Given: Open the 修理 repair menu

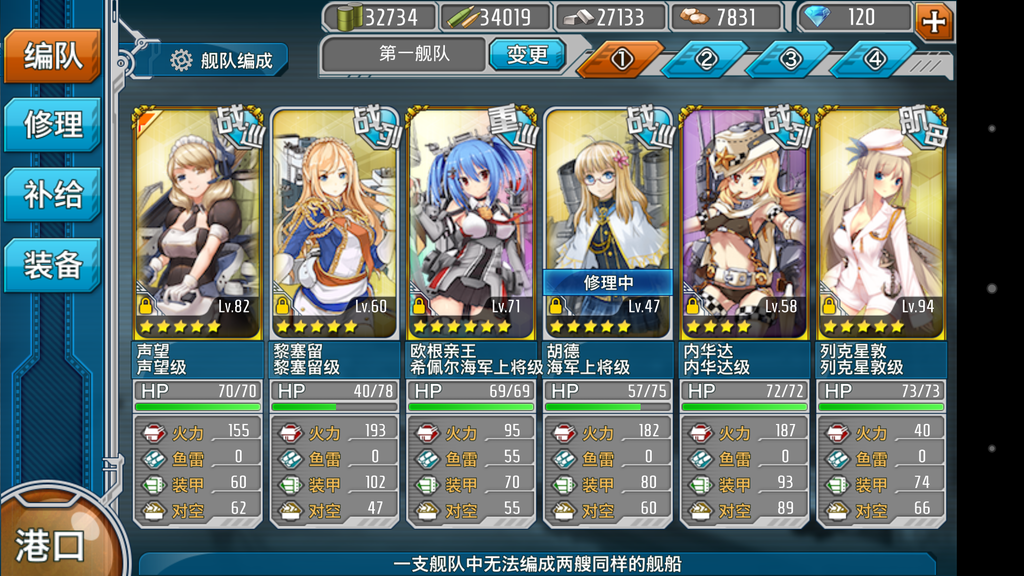Looking at the screenshot, I should coord(52,125).
